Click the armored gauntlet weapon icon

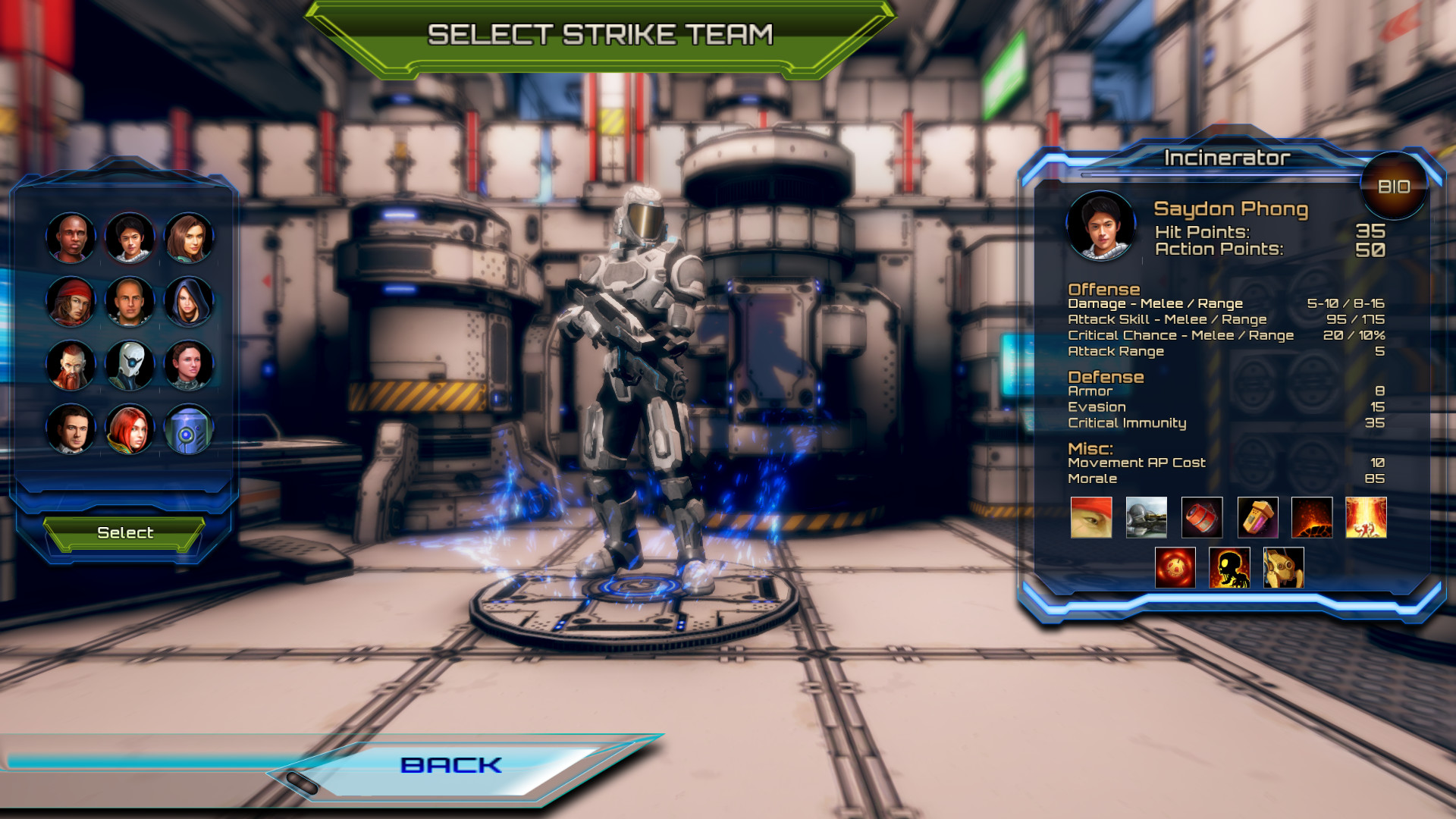pyautogui.click(x=1147, y=518)
